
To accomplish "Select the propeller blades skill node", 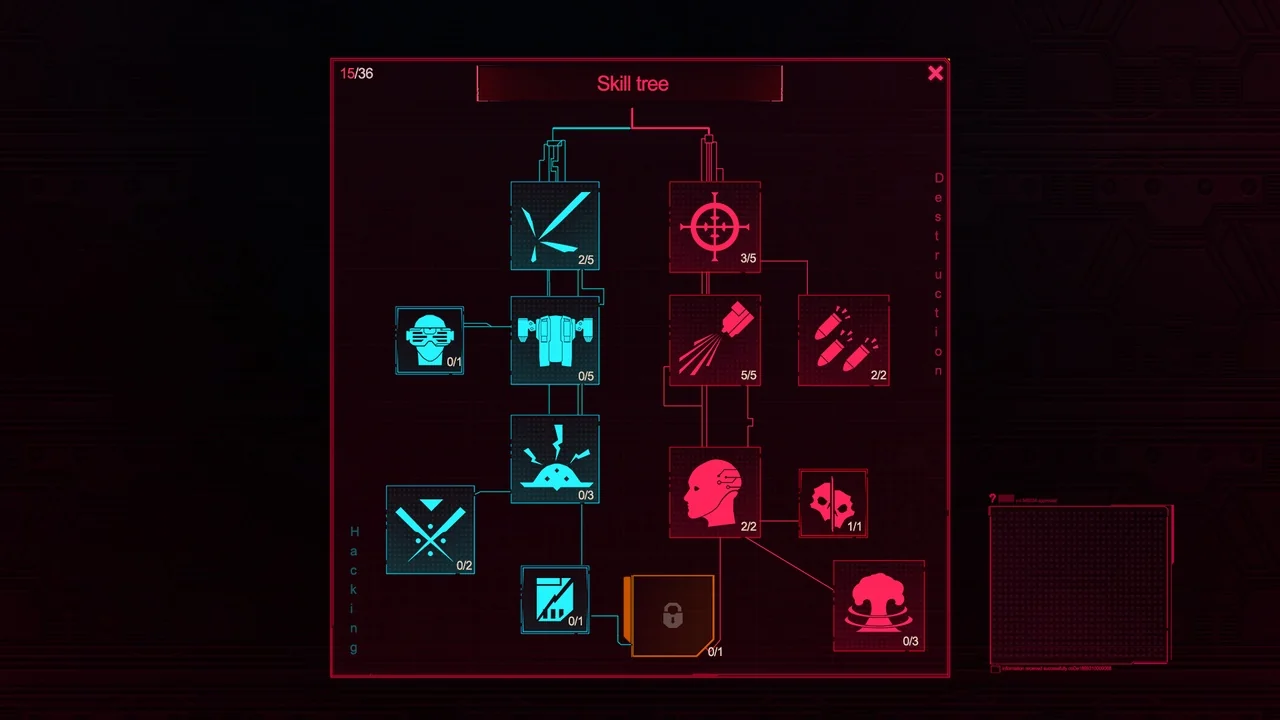I will click(x=555, y=228).
